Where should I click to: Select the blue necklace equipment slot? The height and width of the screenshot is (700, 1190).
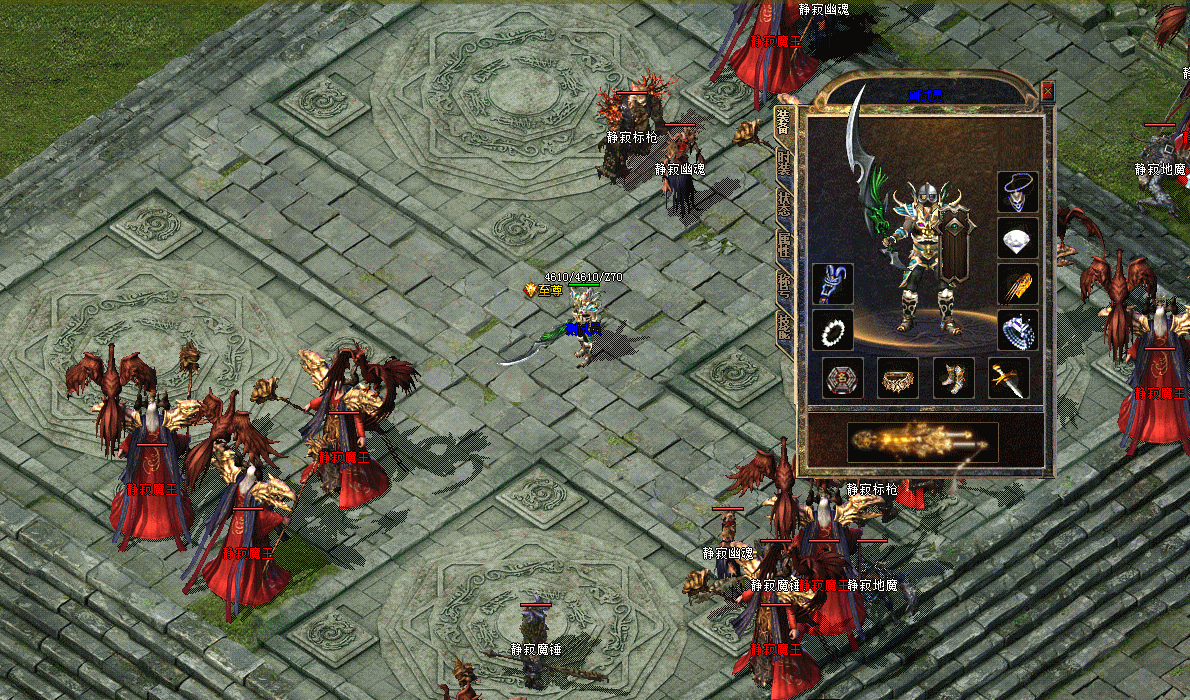[x=1017, y=192]
